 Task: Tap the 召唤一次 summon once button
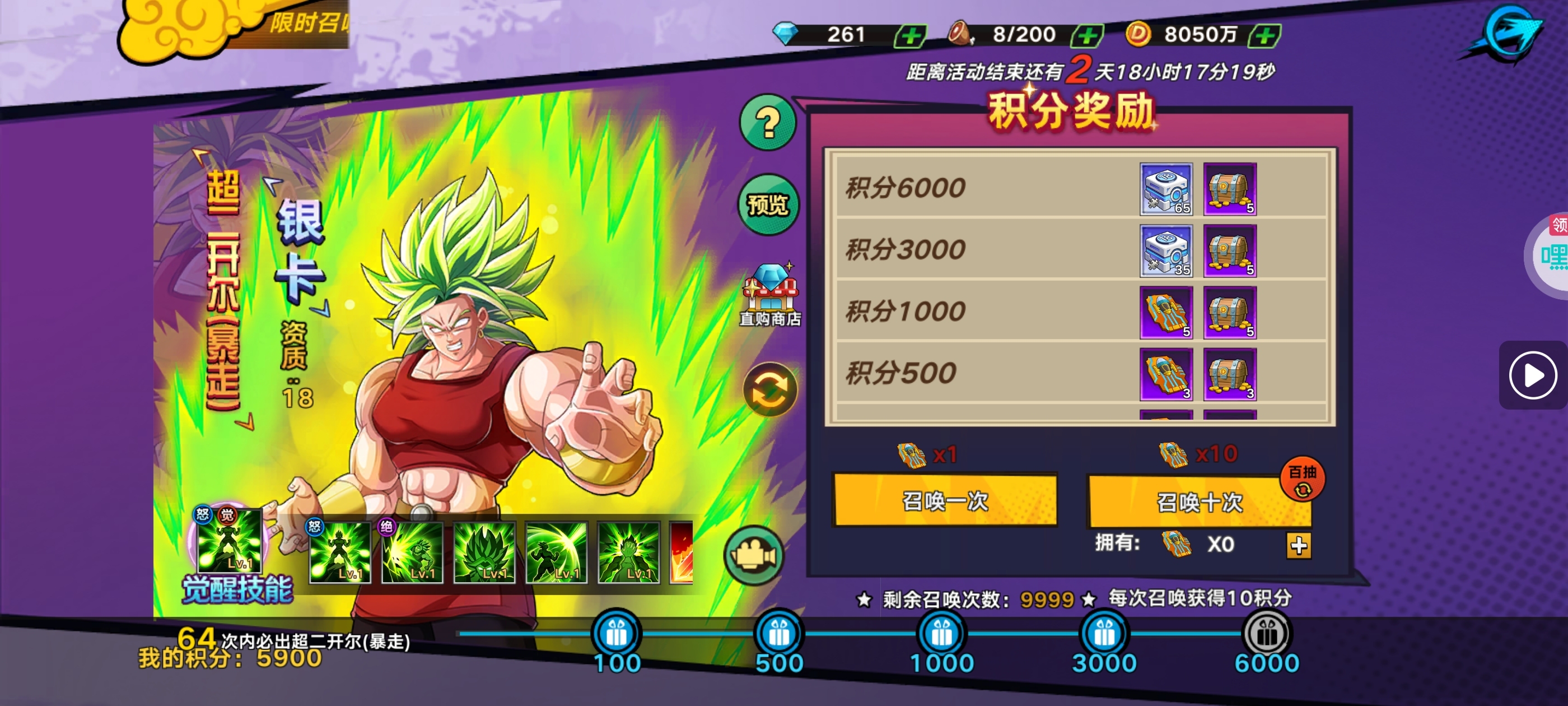point(944,500)
